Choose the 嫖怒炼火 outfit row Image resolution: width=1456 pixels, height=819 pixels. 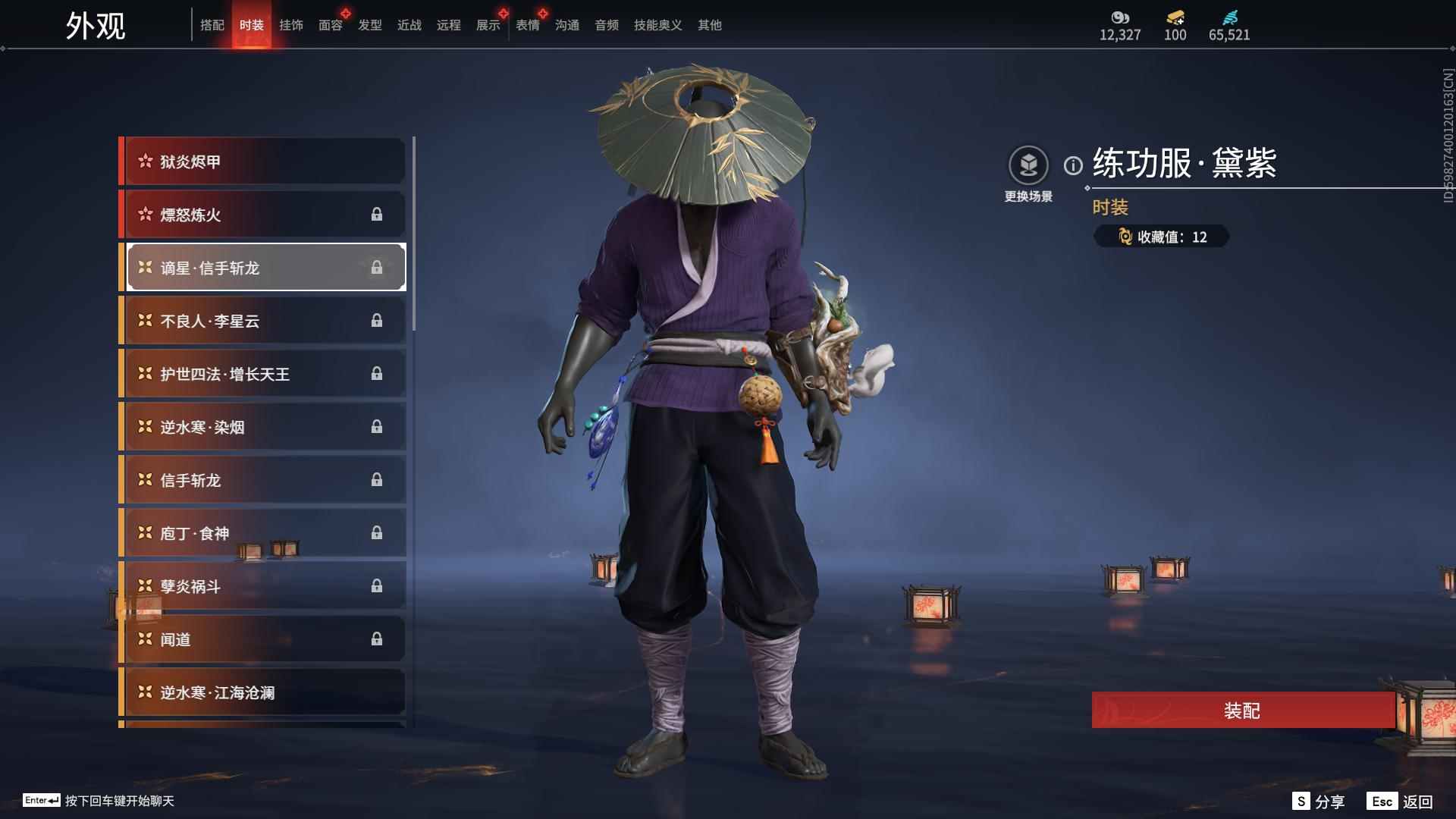click(x=264, y=215)
